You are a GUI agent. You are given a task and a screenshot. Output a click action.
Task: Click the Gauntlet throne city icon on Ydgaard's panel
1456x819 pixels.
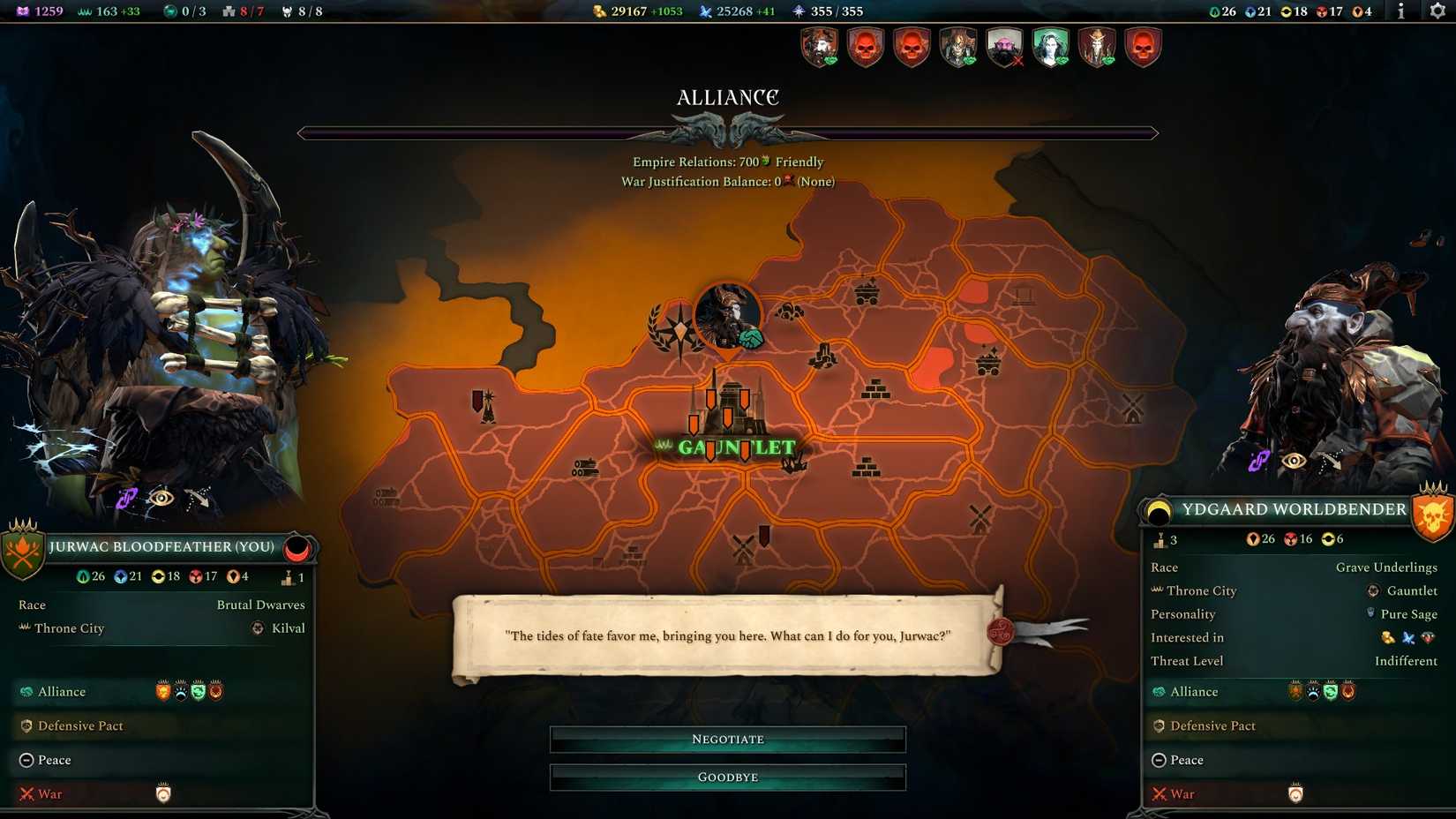(1373, 590)
